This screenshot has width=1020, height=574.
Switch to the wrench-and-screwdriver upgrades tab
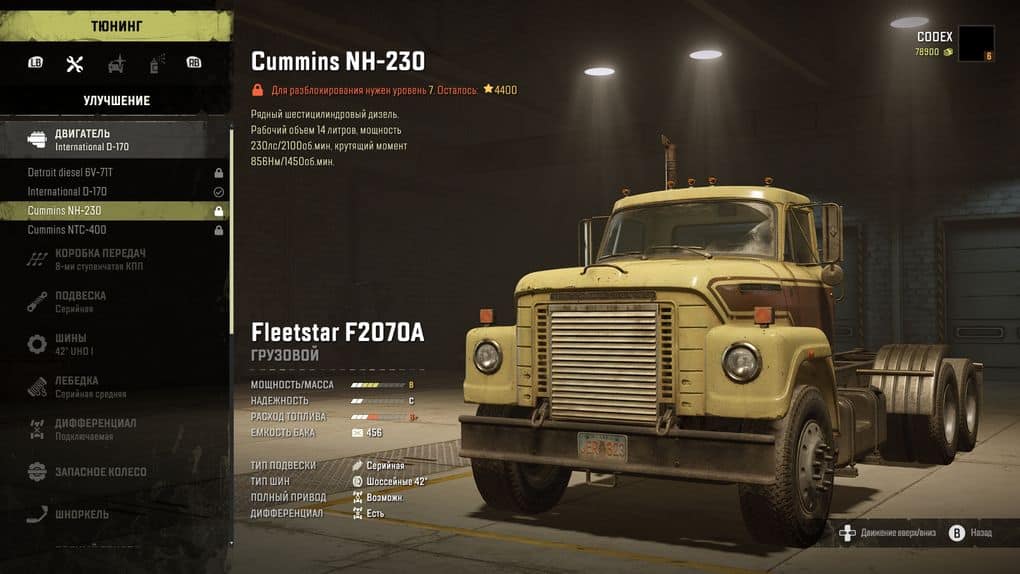[74, 64]
